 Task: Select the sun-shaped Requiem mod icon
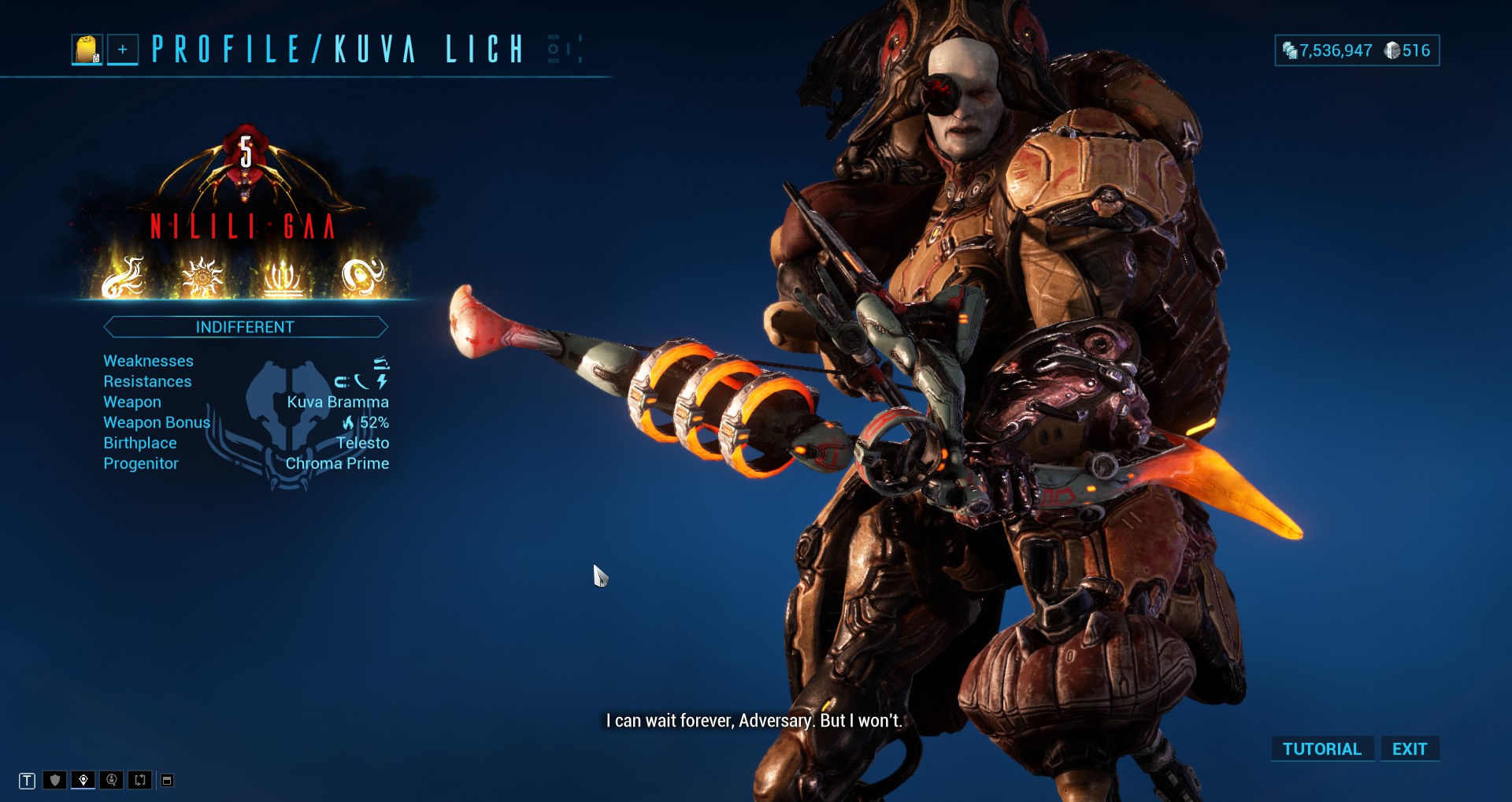click(x=202, y=277)
